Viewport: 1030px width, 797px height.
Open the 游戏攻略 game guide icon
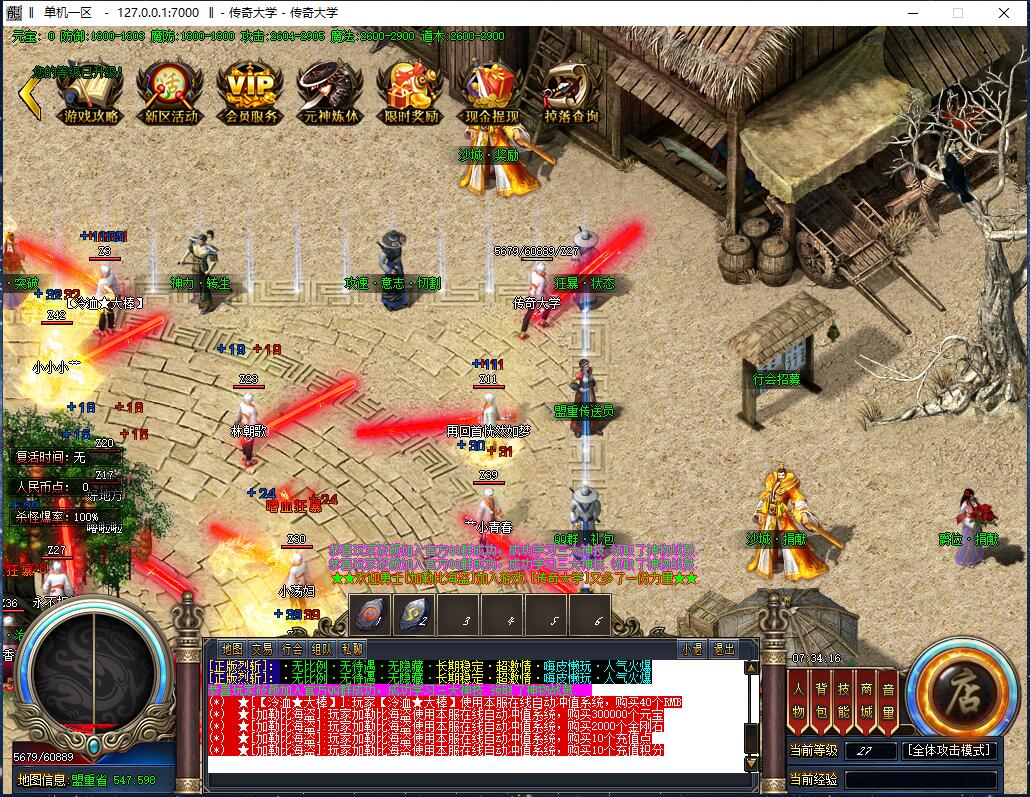coord(90,91)
